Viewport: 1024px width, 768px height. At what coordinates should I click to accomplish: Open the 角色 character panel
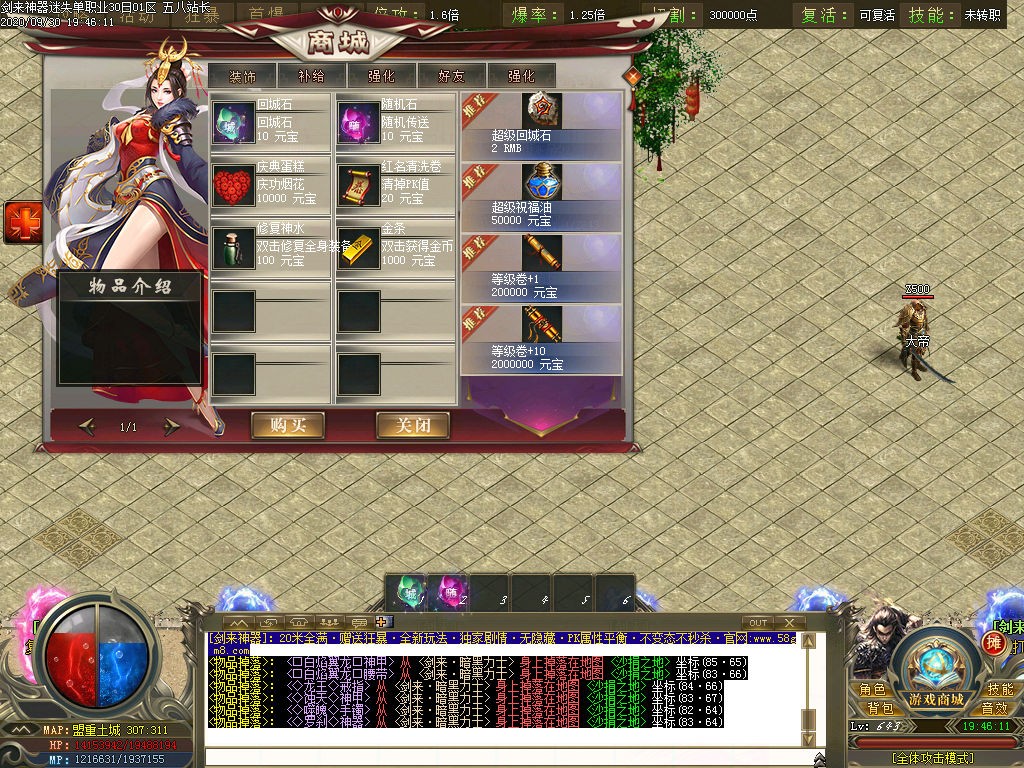point(872,690)
